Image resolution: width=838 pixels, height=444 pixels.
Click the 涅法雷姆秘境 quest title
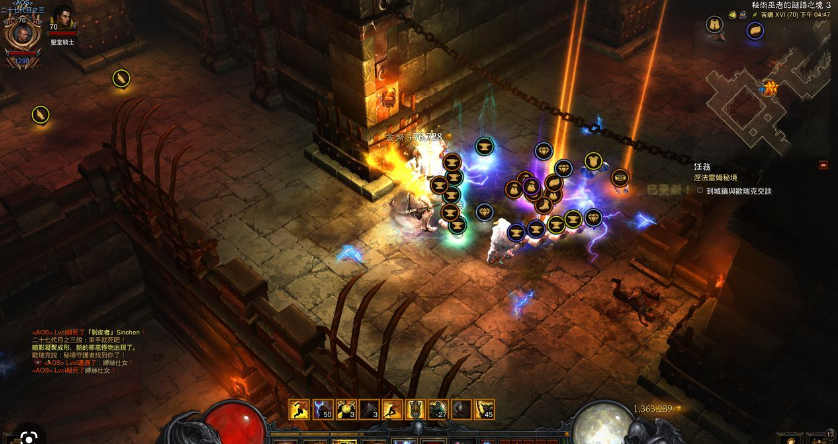[717, 178]
